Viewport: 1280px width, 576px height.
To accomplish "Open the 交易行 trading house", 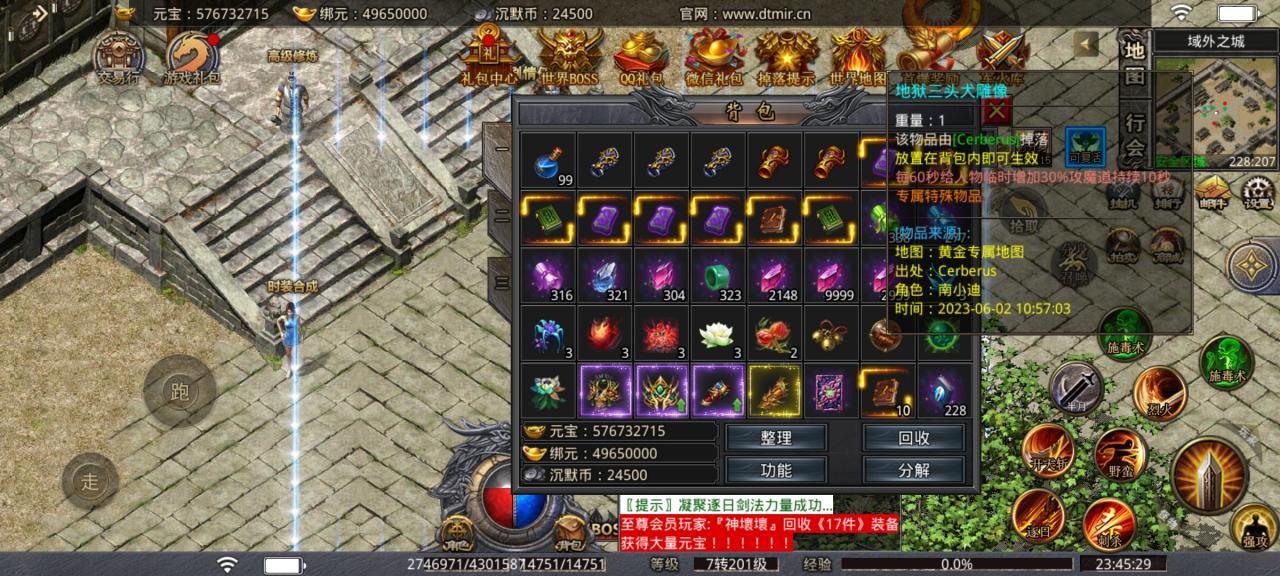I will (119, 57).
